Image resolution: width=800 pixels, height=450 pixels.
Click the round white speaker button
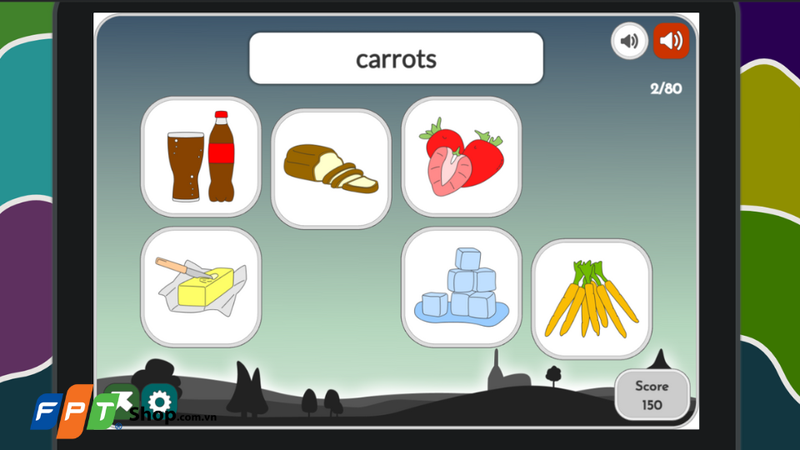629,41
